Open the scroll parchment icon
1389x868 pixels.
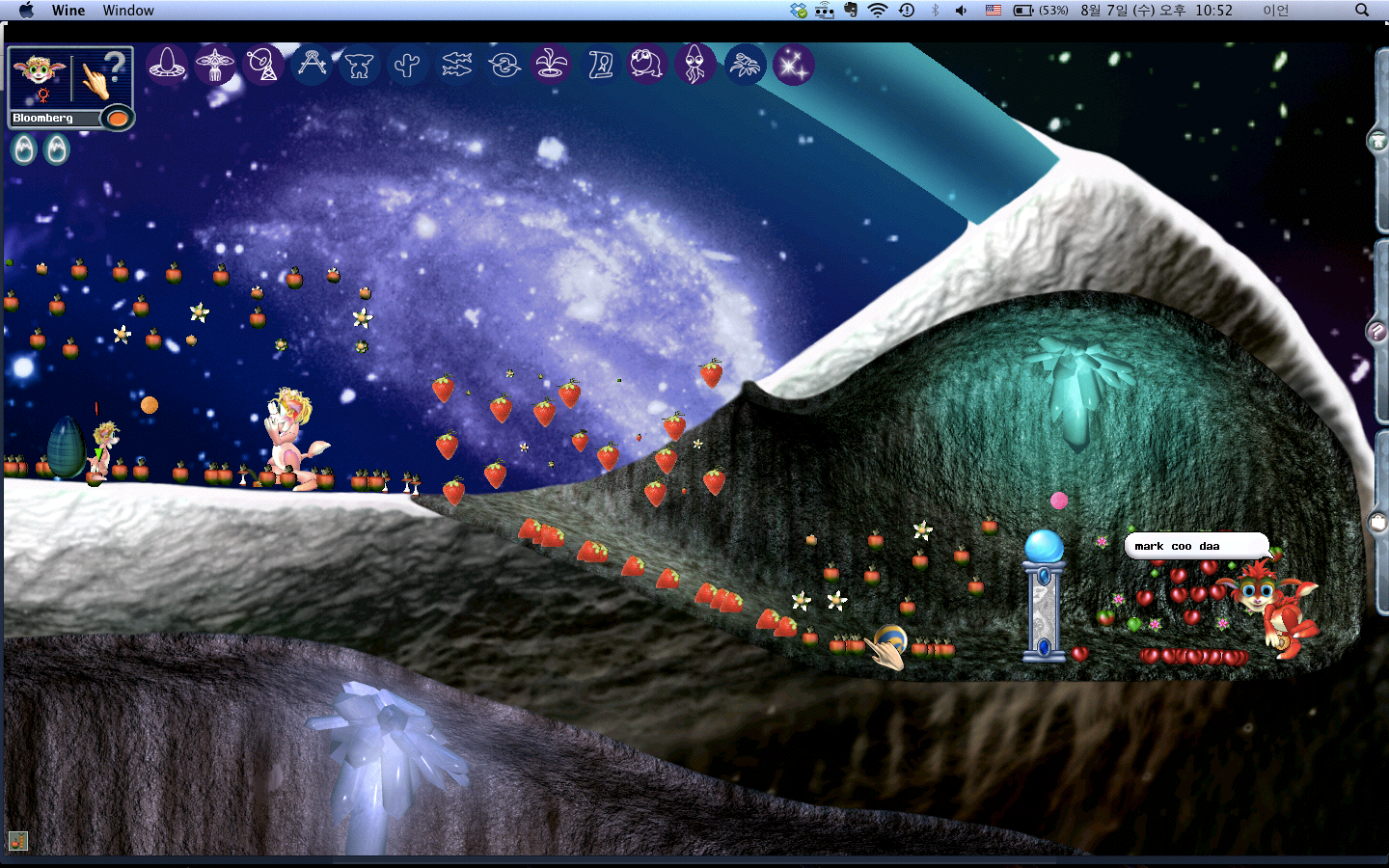600,65
